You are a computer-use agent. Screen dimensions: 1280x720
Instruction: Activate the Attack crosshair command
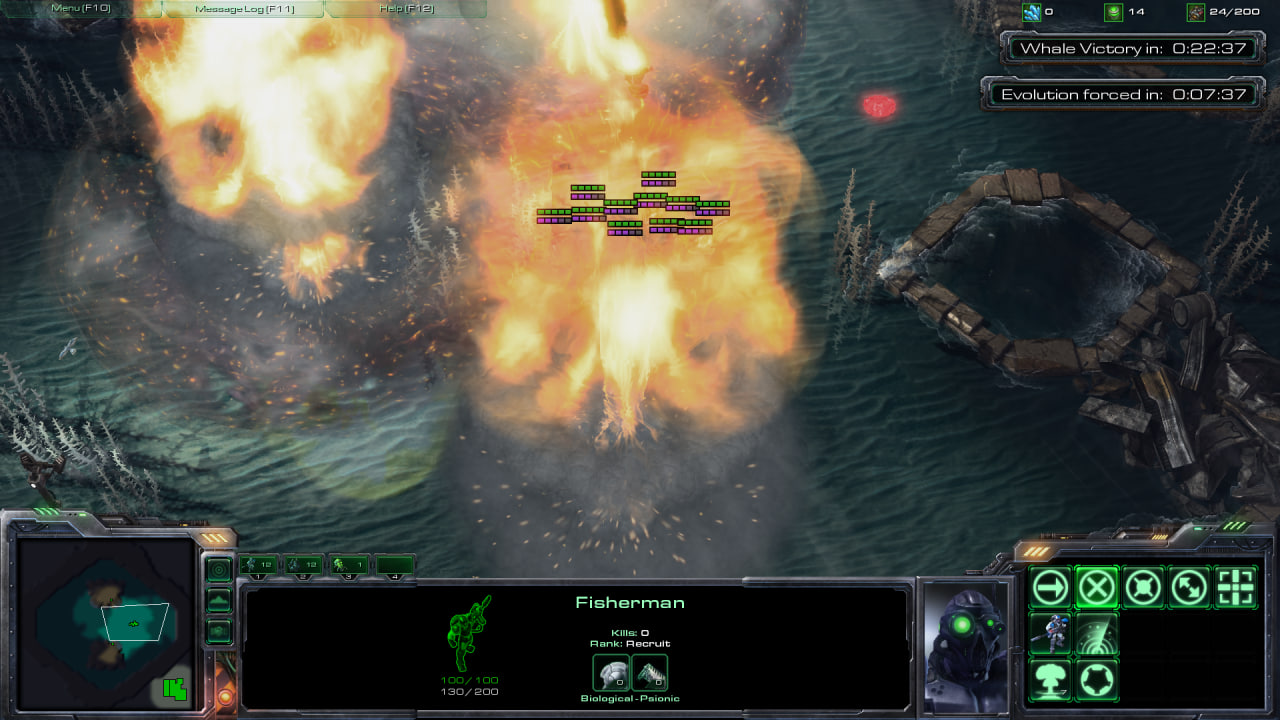(1236, 588)
